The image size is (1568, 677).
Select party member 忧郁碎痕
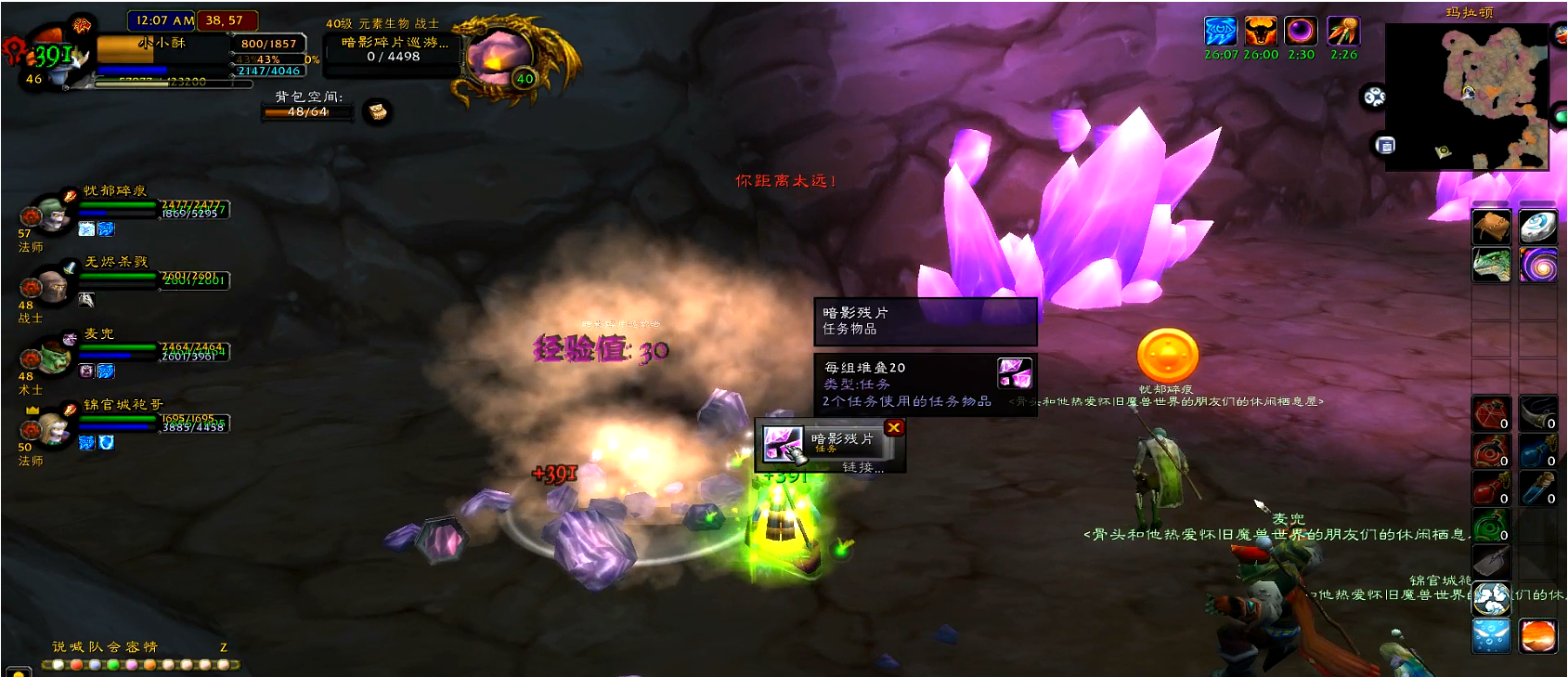click(x=53, y=215)
